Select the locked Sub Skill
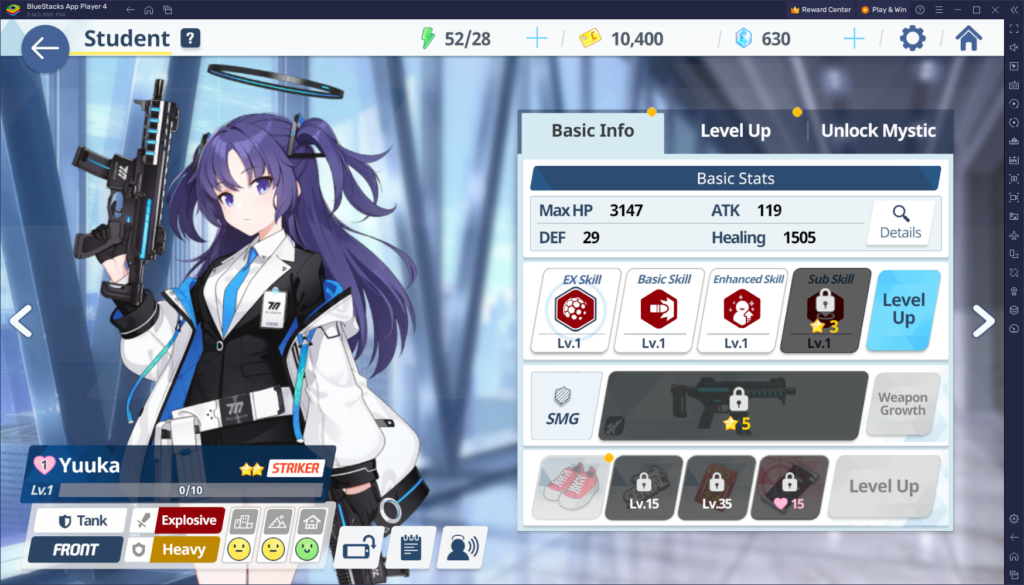 pos(825,310)
